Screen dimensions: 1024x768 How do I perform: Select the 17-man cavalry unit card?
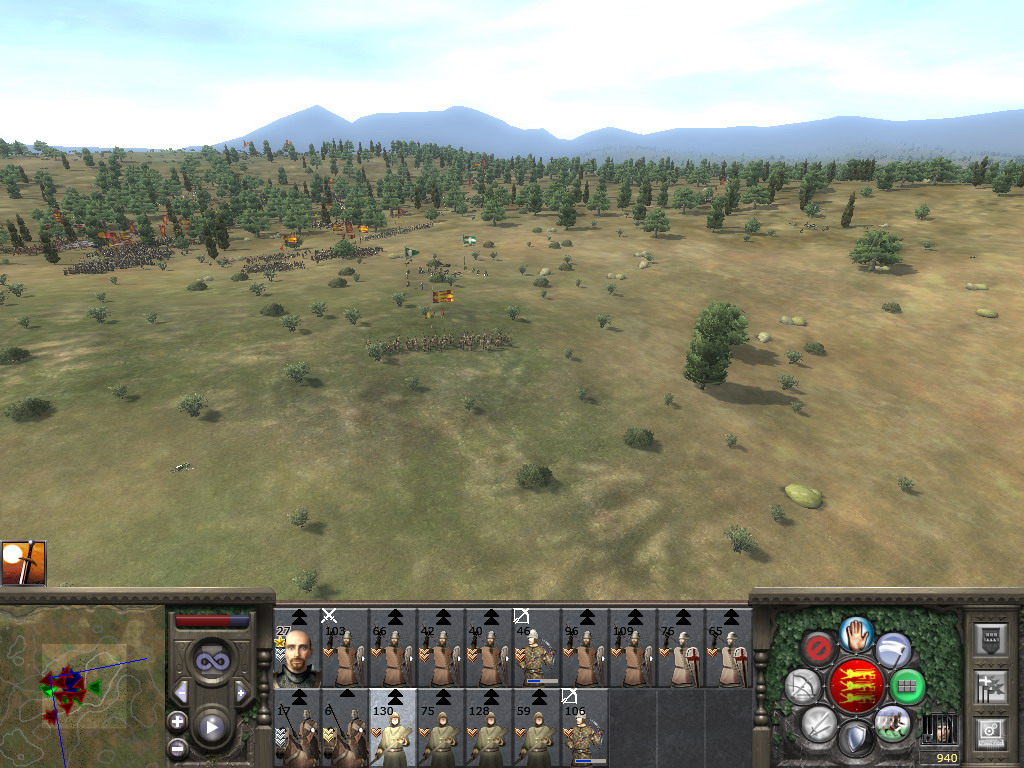coord(298,728)
